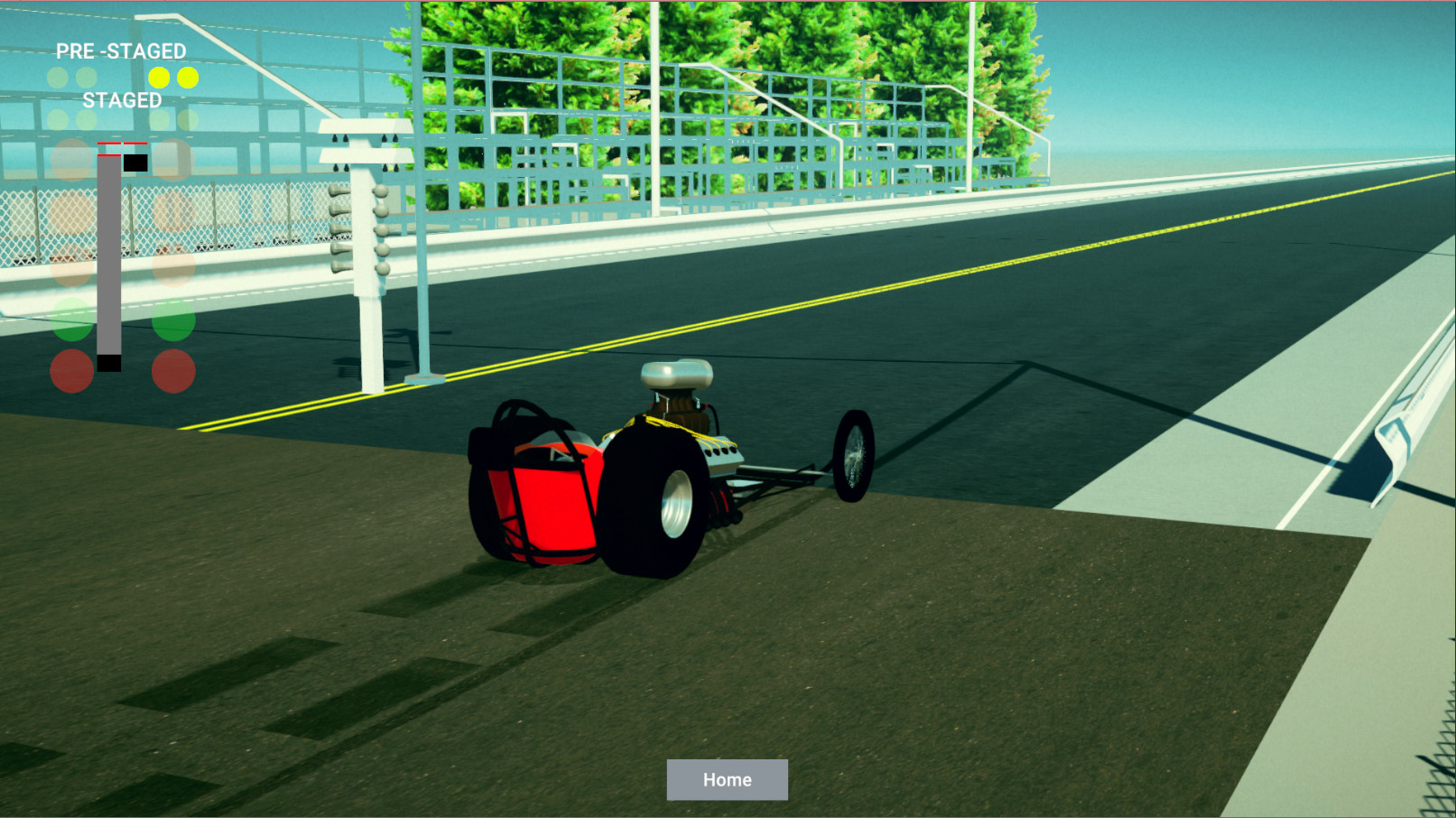Click the middle of the vertical RPM slider bar
Viewport: 1456px width, 818px height.
tap(109, 262)
